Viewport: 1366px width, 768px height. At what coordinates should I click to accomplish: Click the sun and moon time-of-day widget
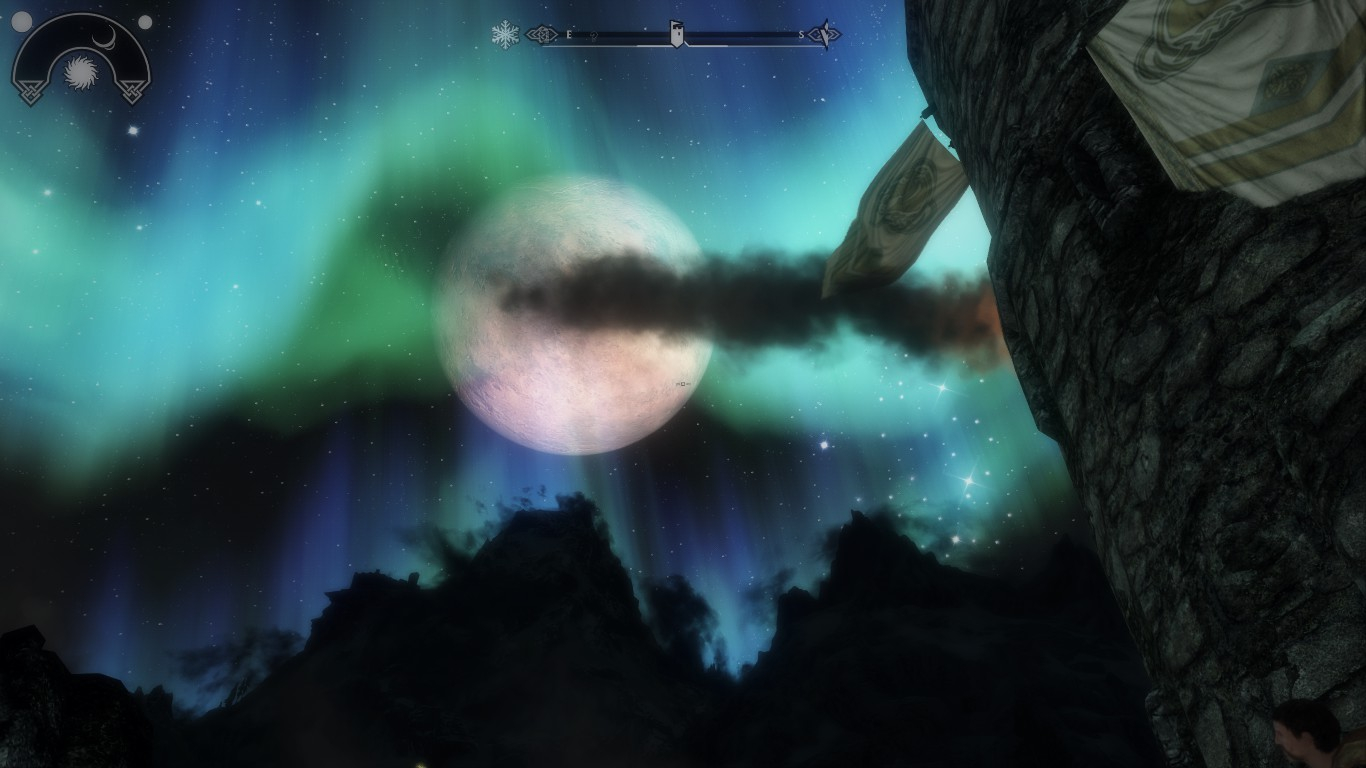79,60
